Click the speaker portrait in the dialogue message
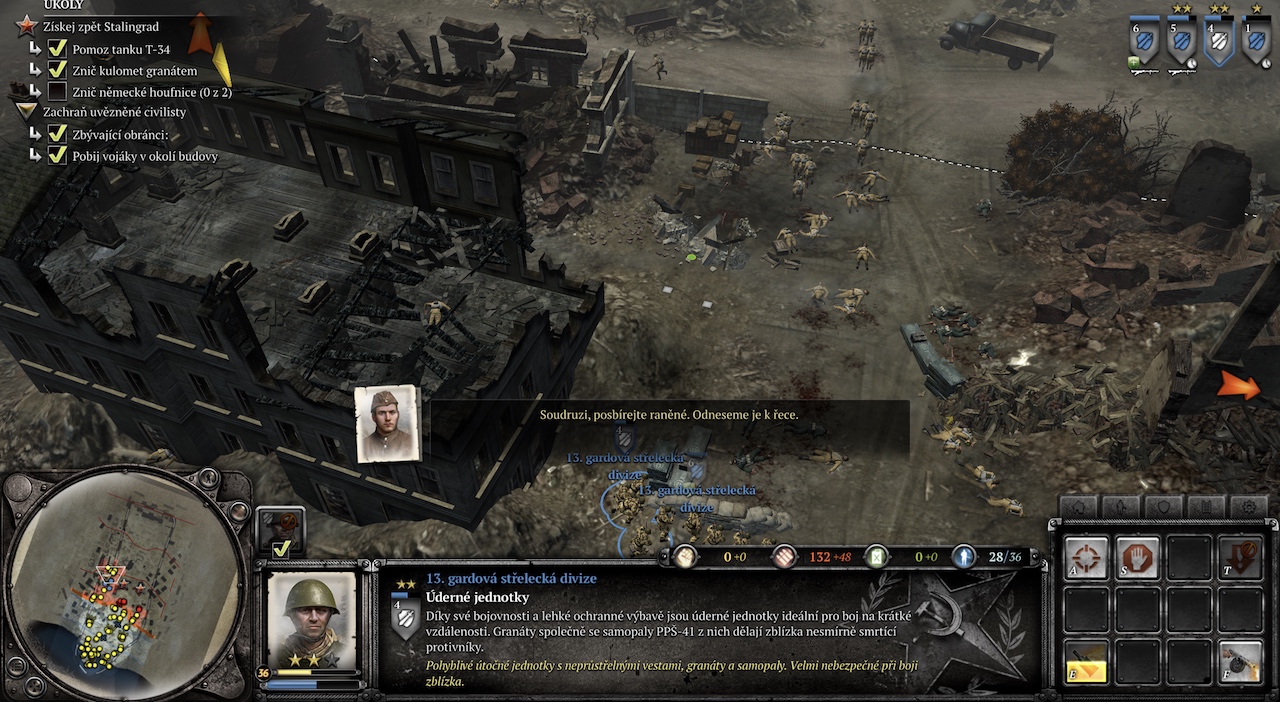The image size is (1280, 702). [387, 423]
